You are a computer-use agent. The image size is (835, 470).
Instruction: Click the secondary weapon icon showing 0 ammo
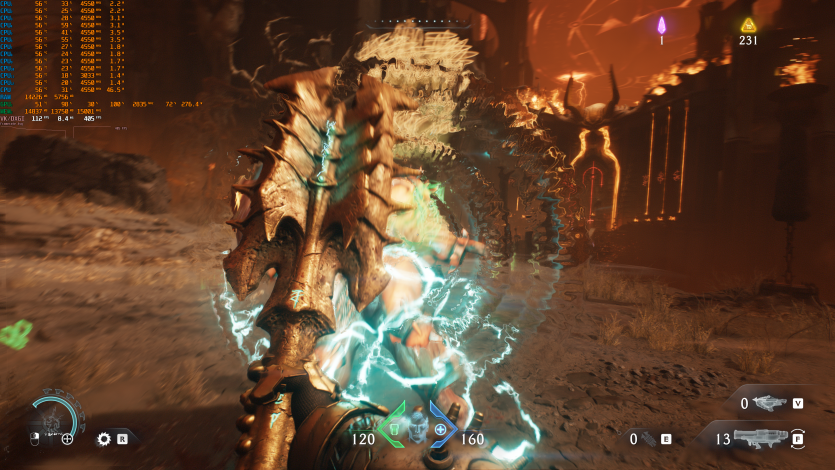(x=768, y=403)
